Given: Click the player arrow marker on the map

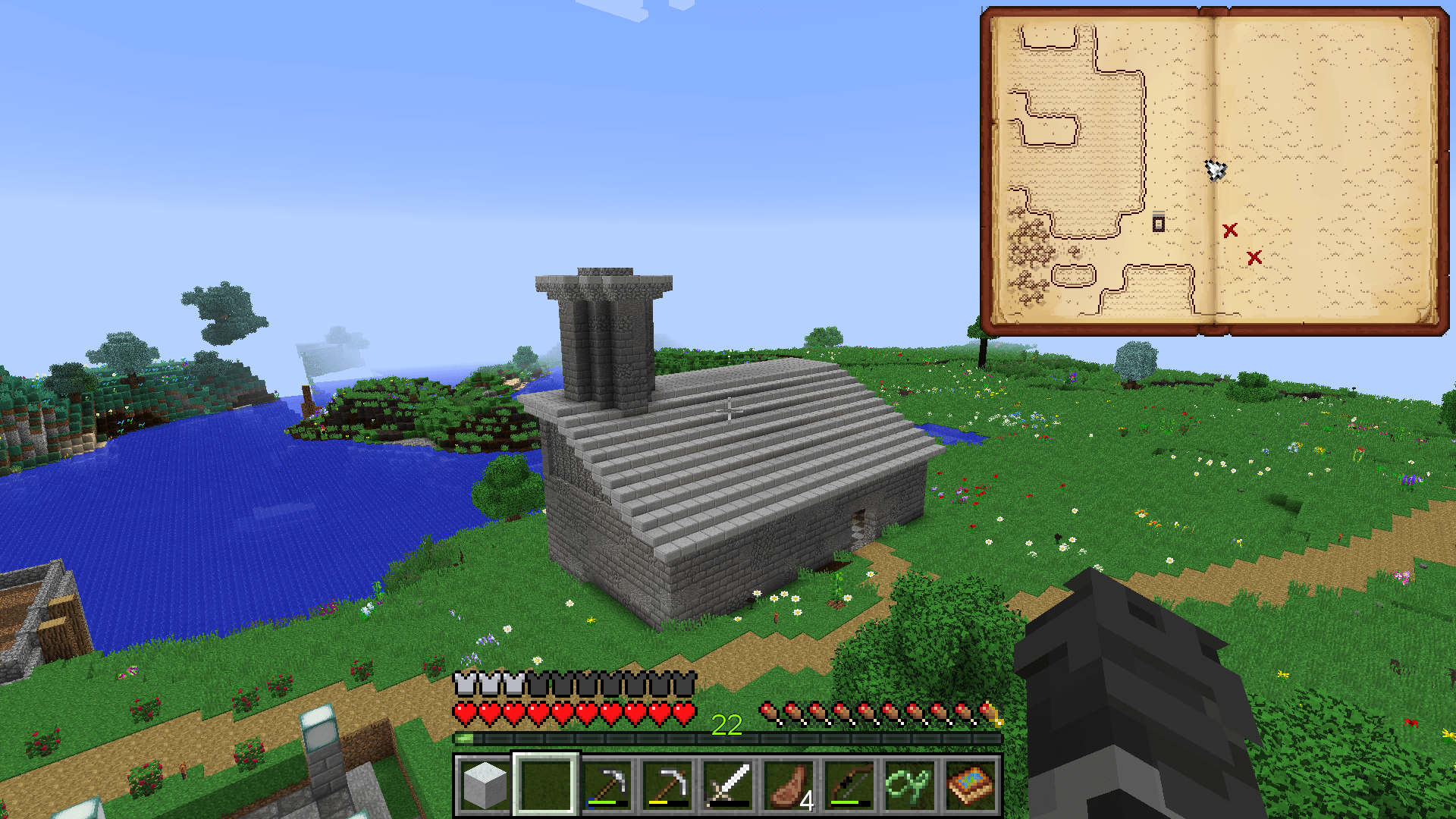Looking at the screenshot, I should (x=1214, y=171).
